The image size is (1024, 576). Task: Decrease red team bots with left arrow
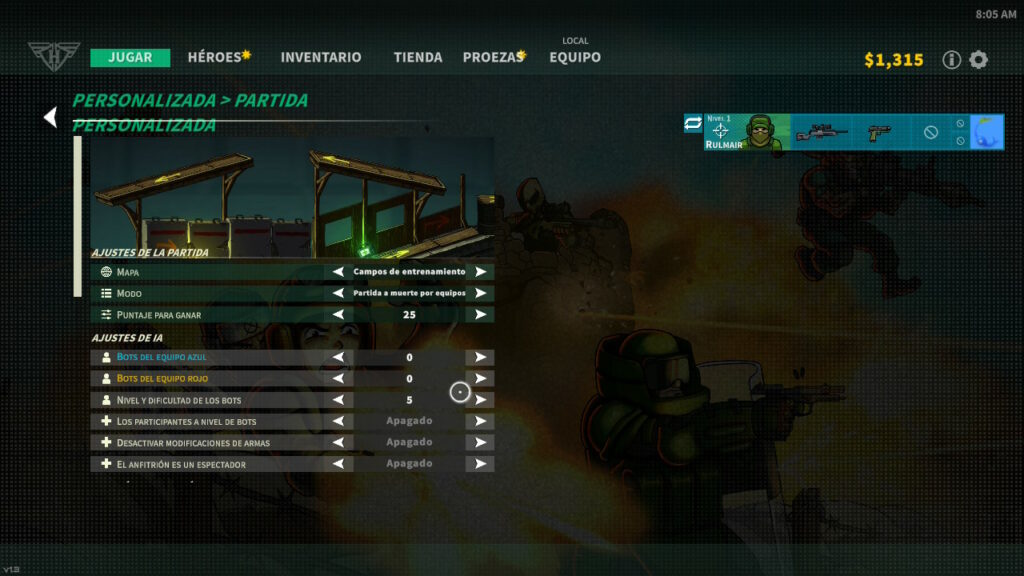coord(338,379)
